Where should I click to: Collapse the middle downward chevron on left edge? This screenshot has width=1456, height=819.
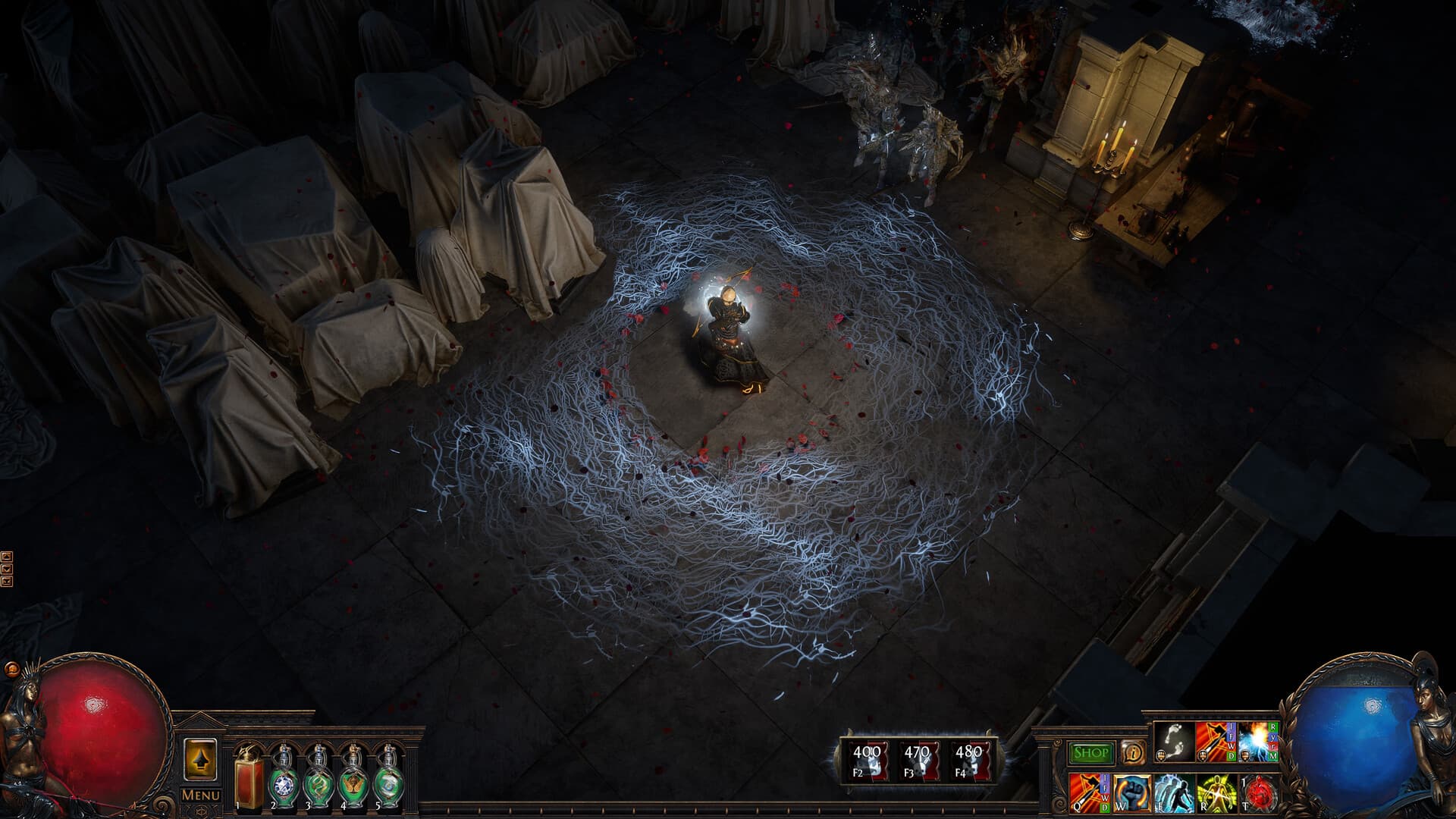click(x=7, y=568)
